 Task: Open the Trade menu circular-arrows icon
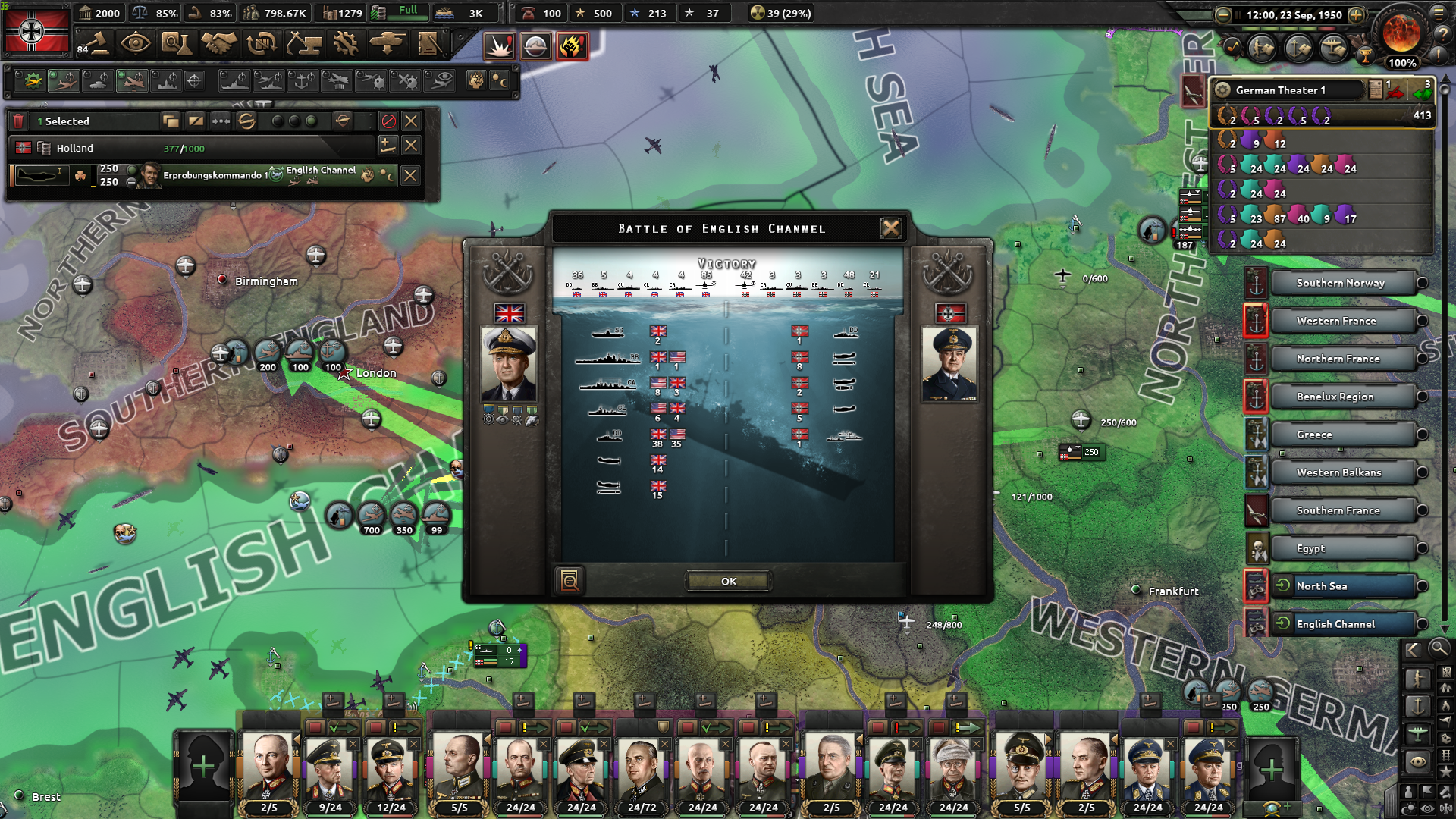[x=263, y=43]
